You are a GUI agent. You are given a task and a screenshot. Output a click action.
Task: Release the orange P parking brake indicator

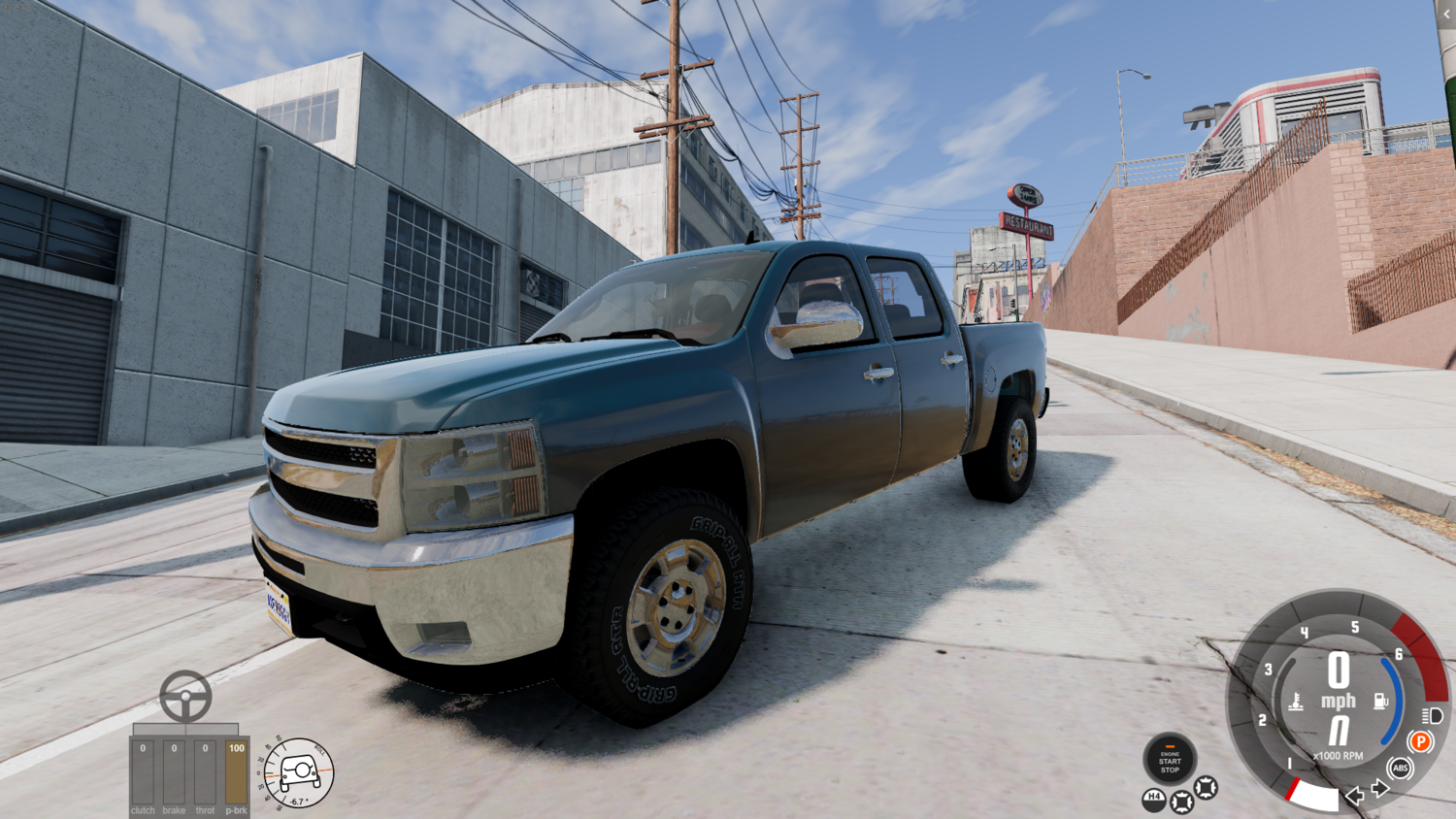click(x=1420, y=741)
